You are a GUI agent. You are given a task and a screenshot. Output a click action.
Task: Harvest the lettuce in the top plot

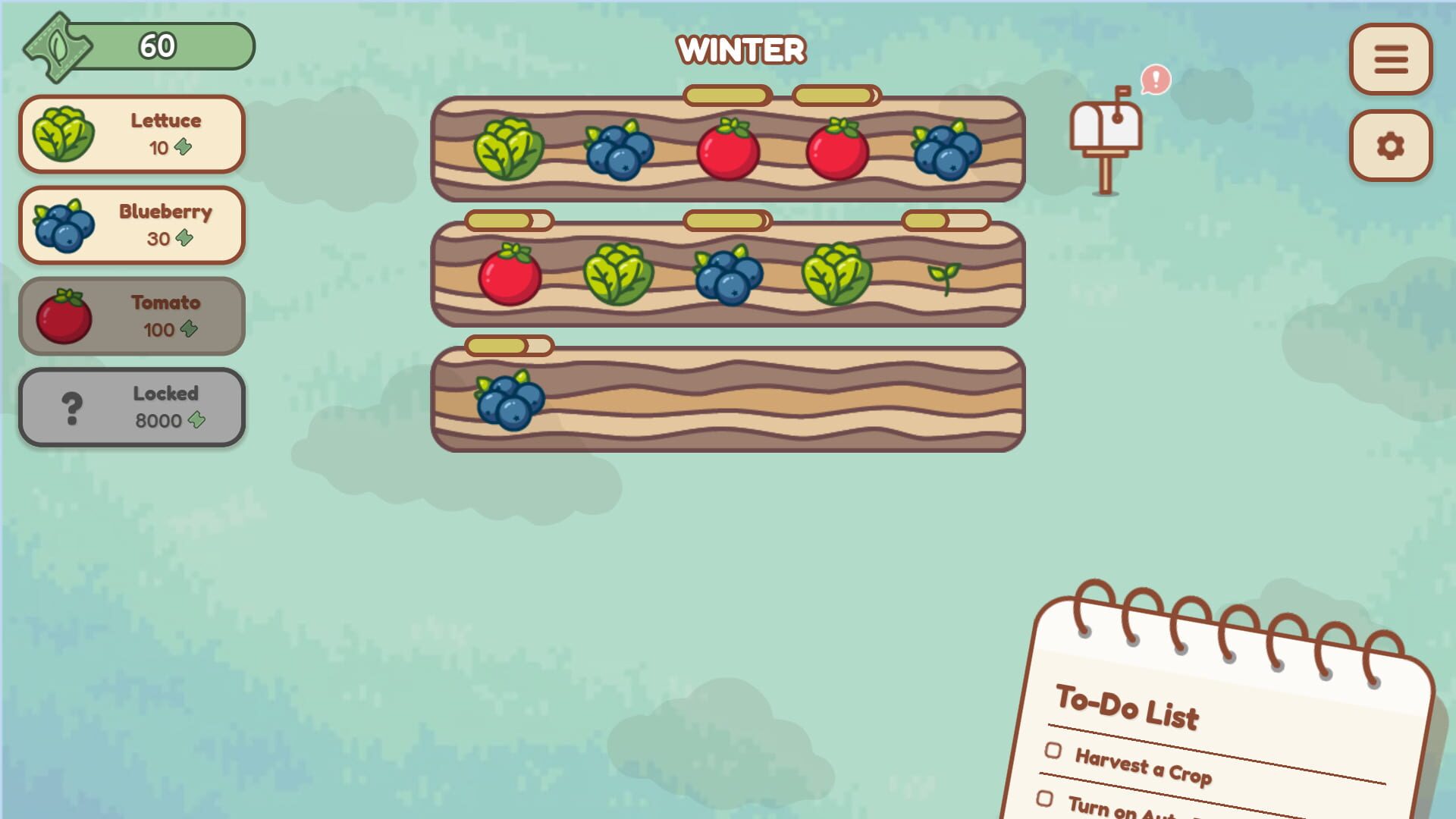pyautogui.click(x=510, y=150)
